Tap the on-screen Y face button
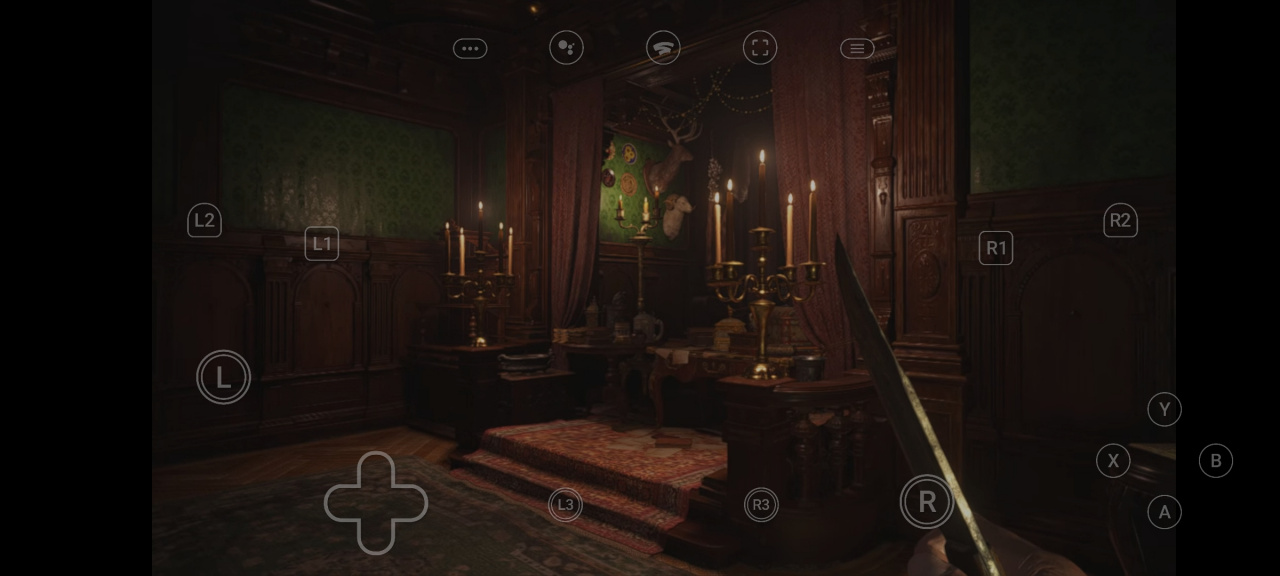The width and height of the screenshot is (1280, 576). (1164, 409)
